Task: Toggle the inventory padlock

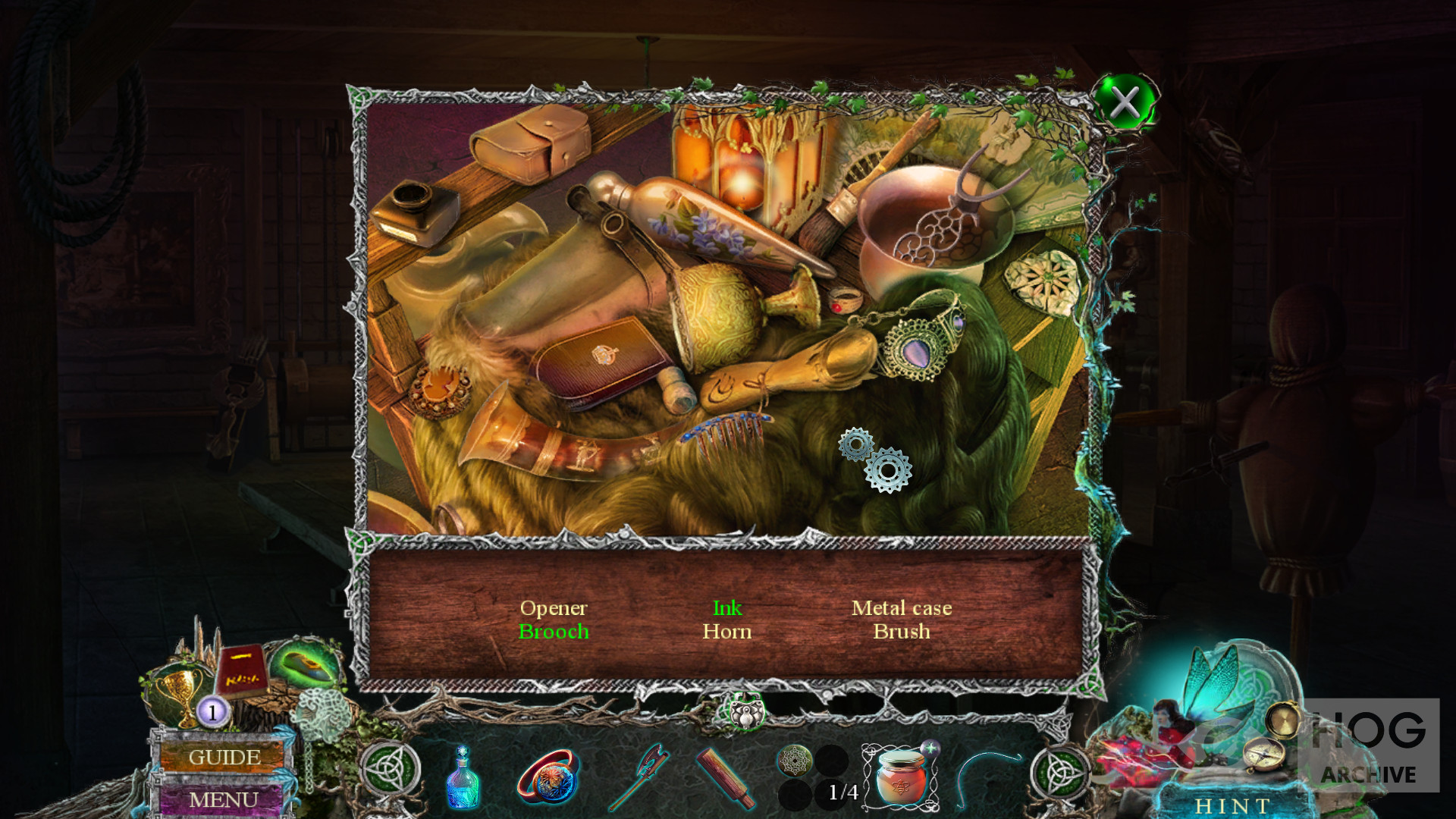Action: coord(746,711)
